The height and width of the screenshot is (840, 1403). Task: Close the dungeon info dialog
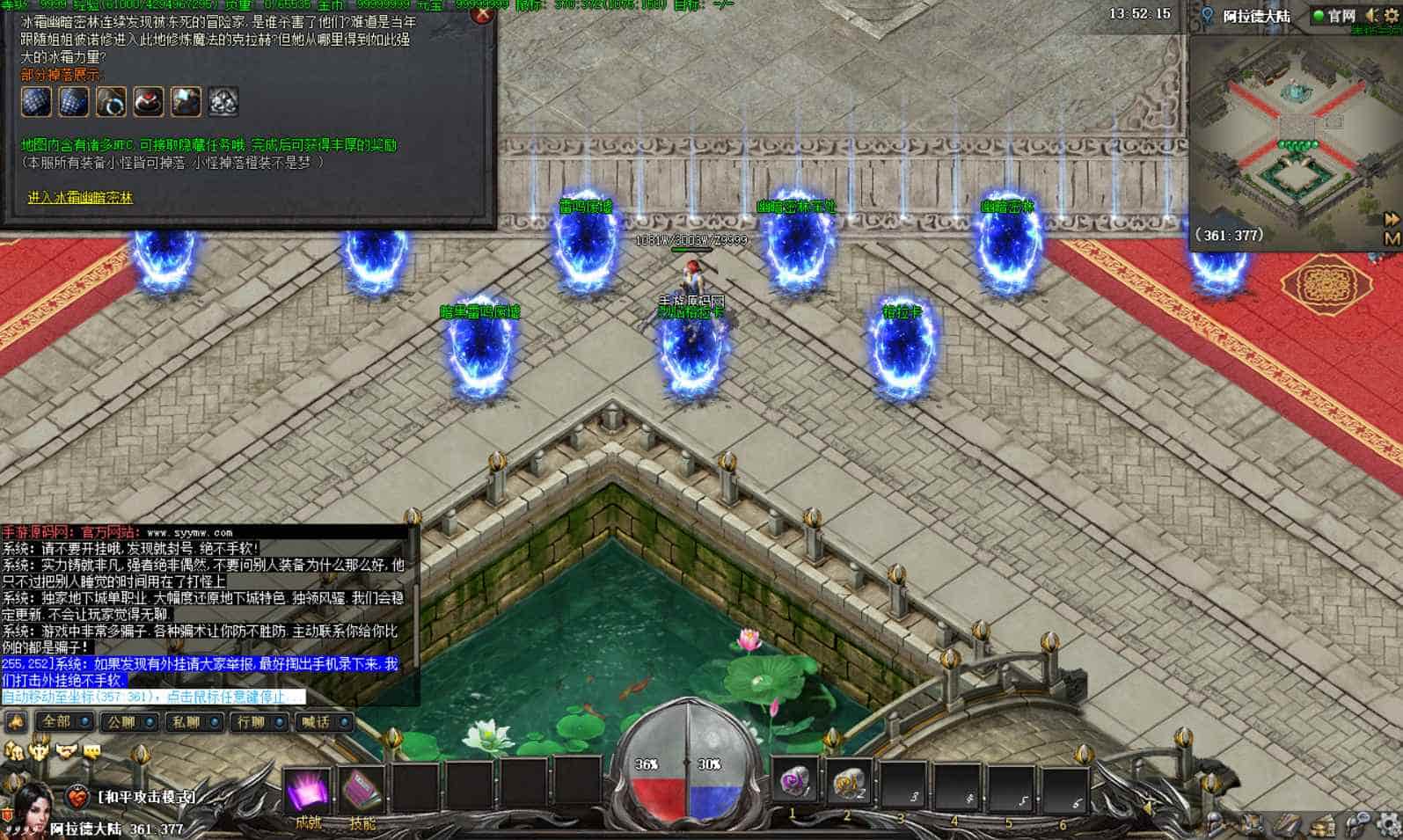(481, 14)
